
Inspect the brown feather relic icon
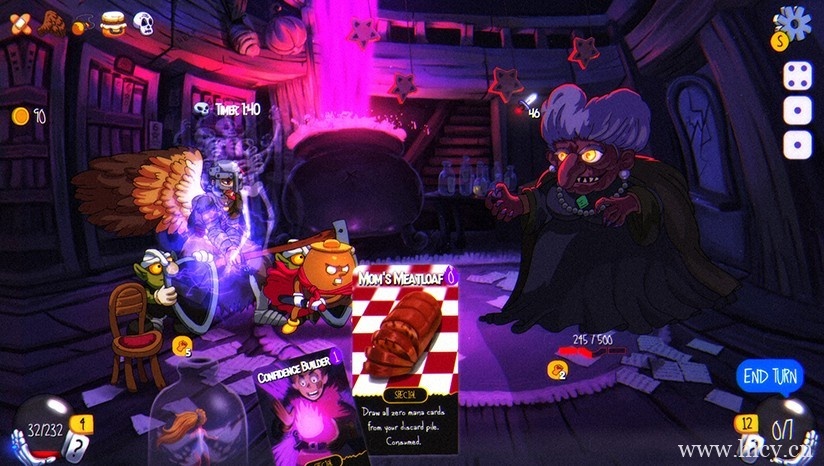click(52, 24)
